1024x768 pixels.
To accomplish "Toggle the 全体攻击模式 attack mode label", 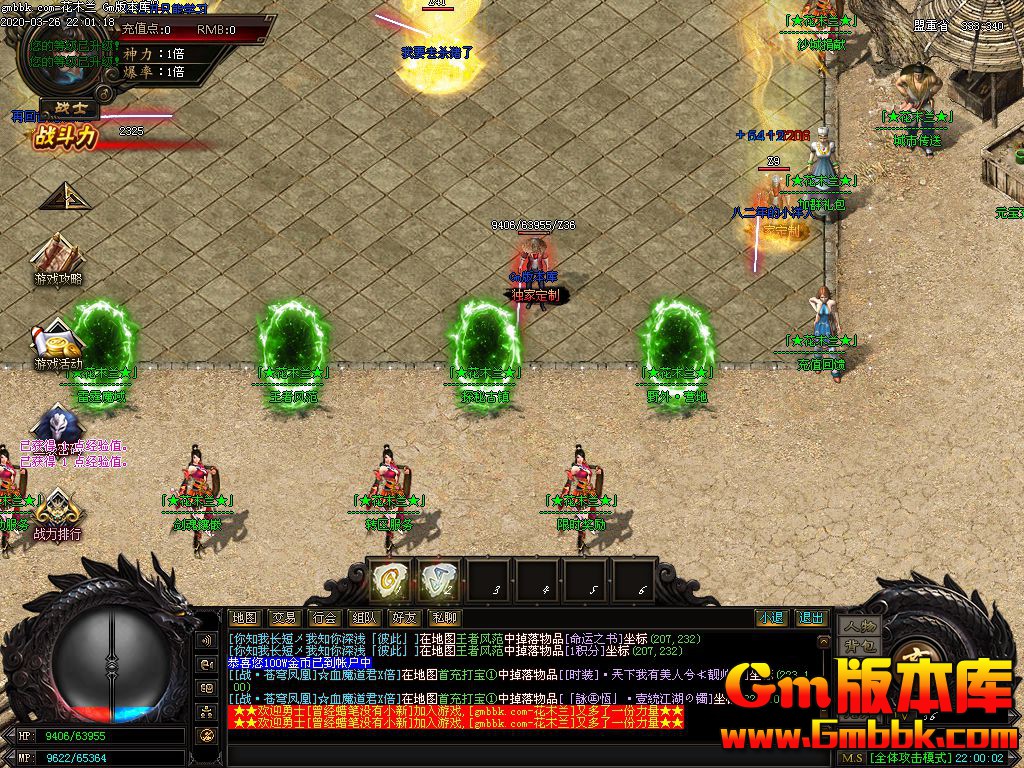I will (909, 758).
